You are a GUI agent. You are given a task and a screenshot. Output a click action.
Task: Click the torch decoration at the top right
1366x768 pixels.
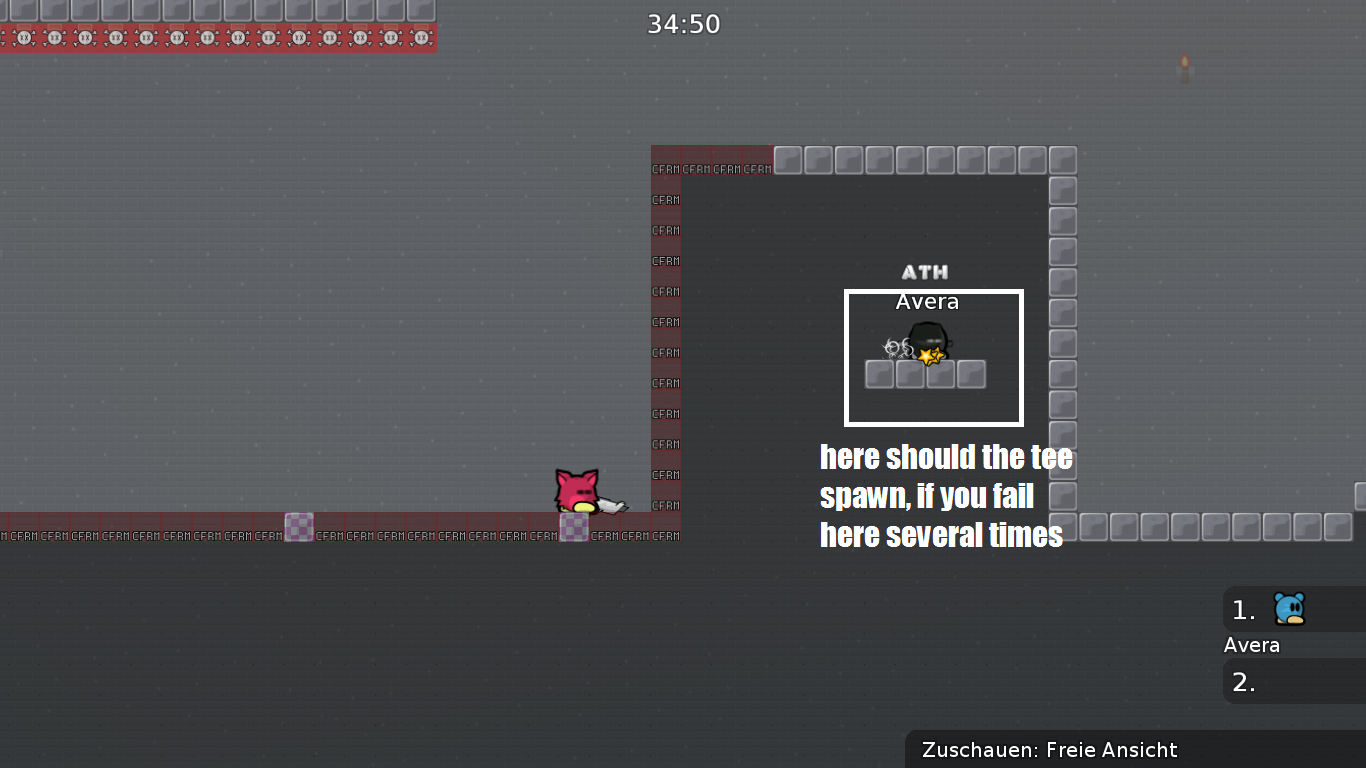1186,66
